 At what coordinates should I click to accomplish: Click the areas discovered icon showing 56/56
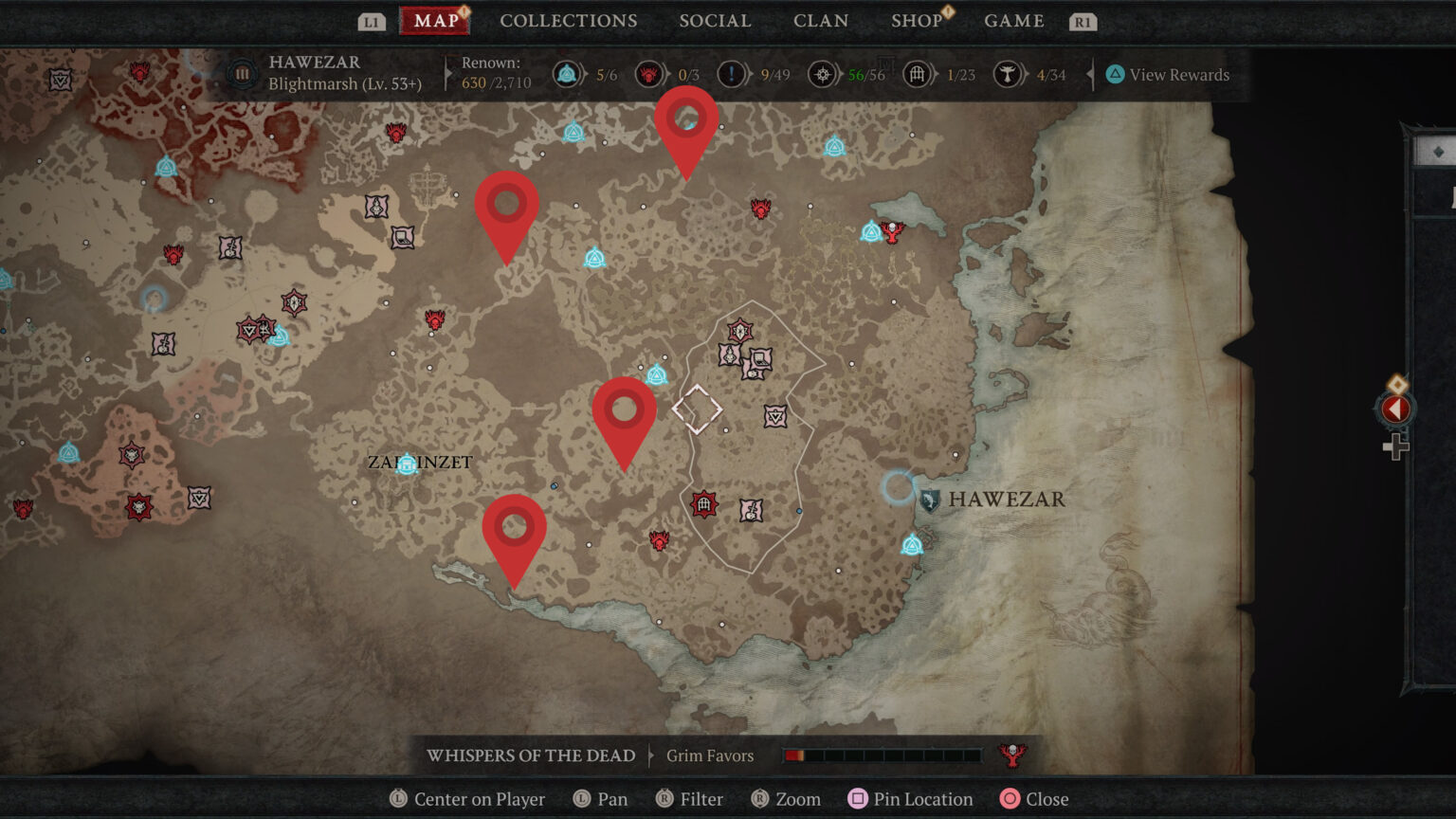tap(822, 75)
